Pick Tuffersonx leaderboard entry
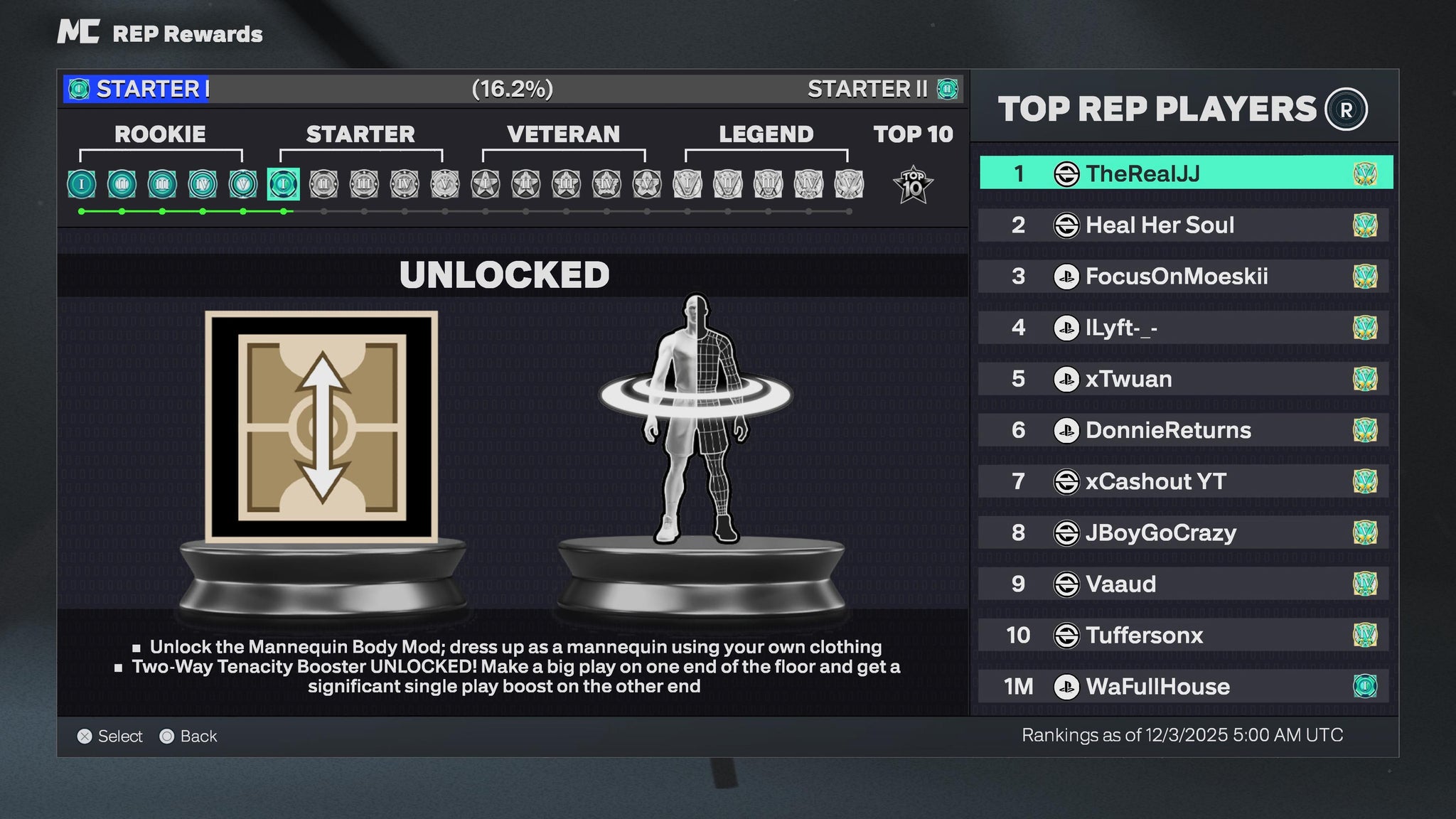 (1184, 635)
